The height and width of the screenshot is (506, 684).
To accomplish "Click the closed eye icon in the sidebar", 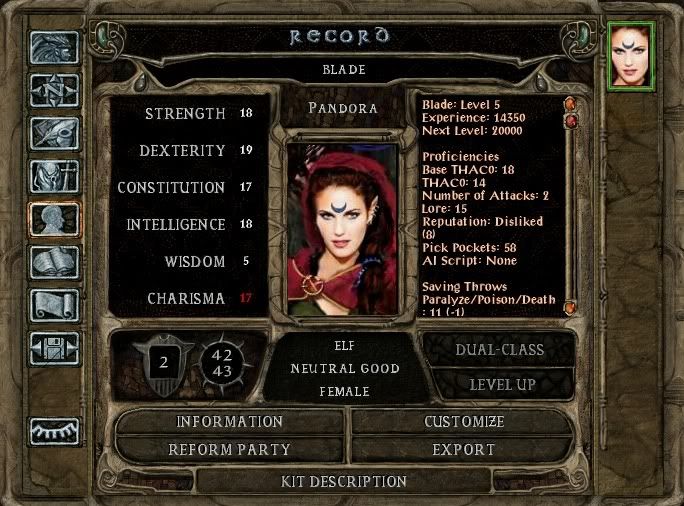I will pyautogui.click(x=54, y=431).
